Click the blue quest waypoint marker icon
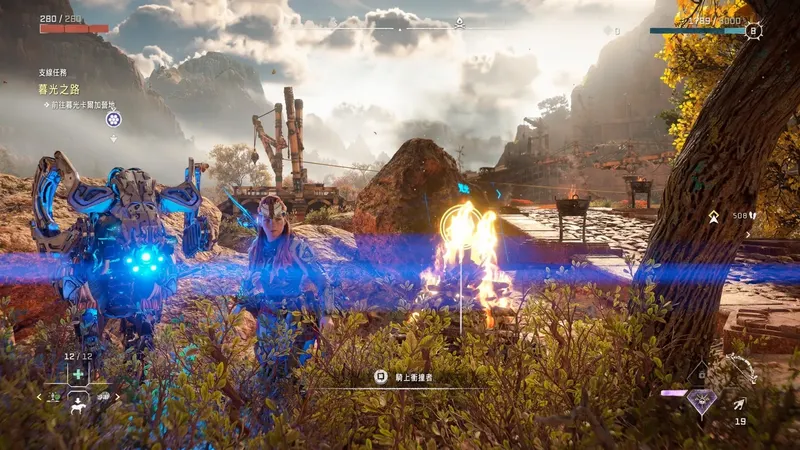 click(114, 120)
